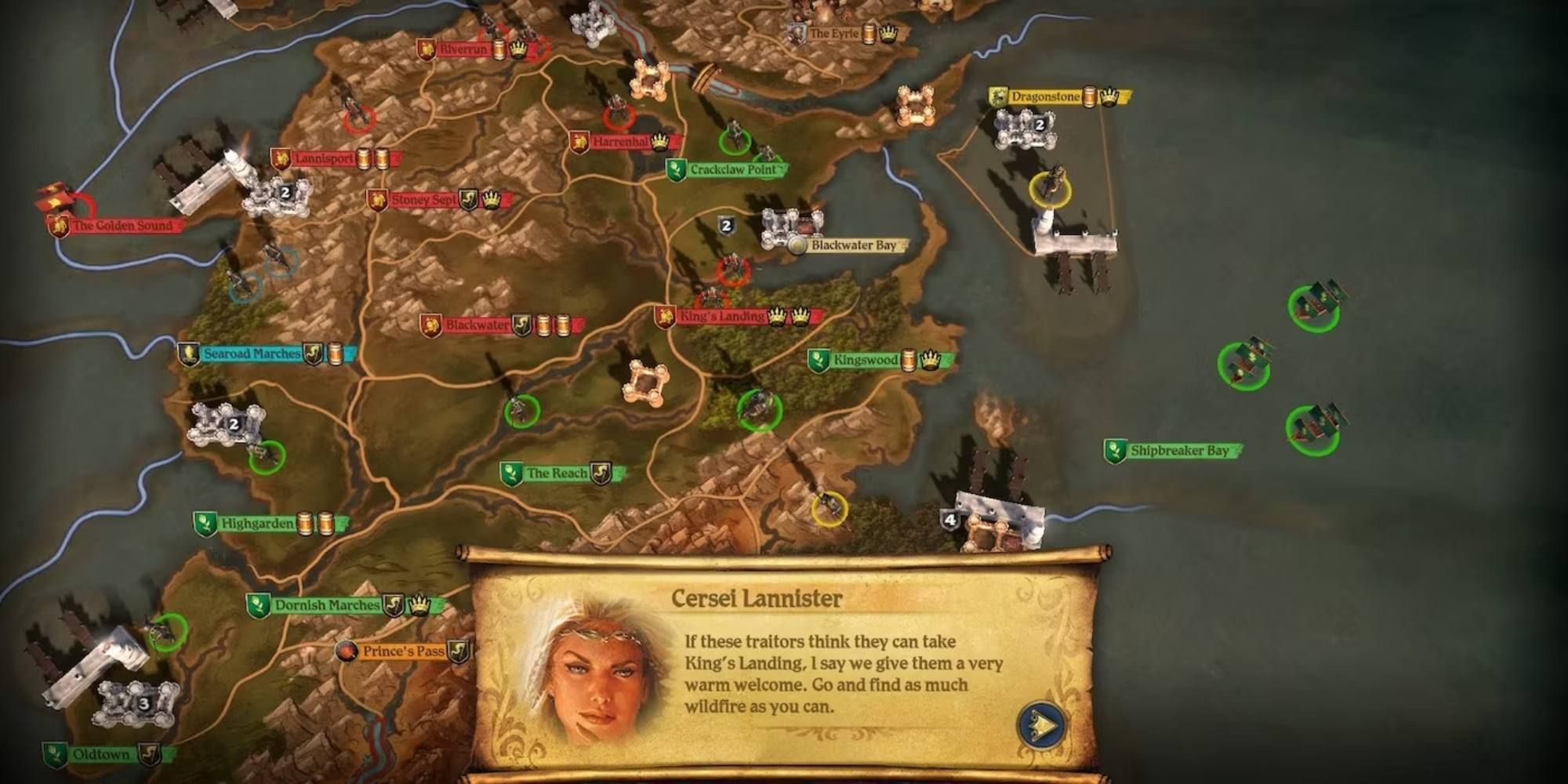Select the flame sigil on the Prince's Pass banner
The height and width of the screenshot is (784, 1568).
pyautogui.click(x=347, y=649)
